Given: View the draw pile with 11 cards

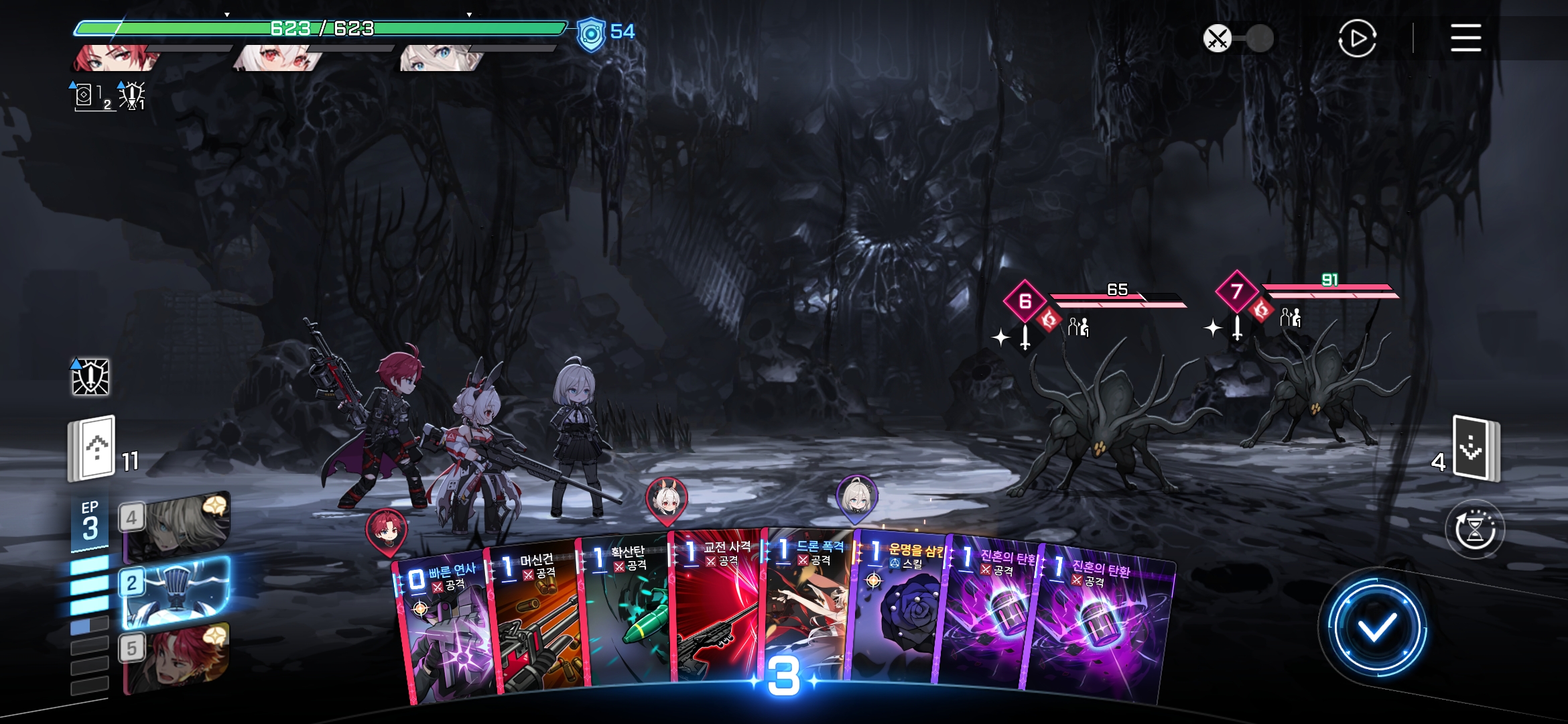Looking at the screenshot, I should [x=92, y=448].
